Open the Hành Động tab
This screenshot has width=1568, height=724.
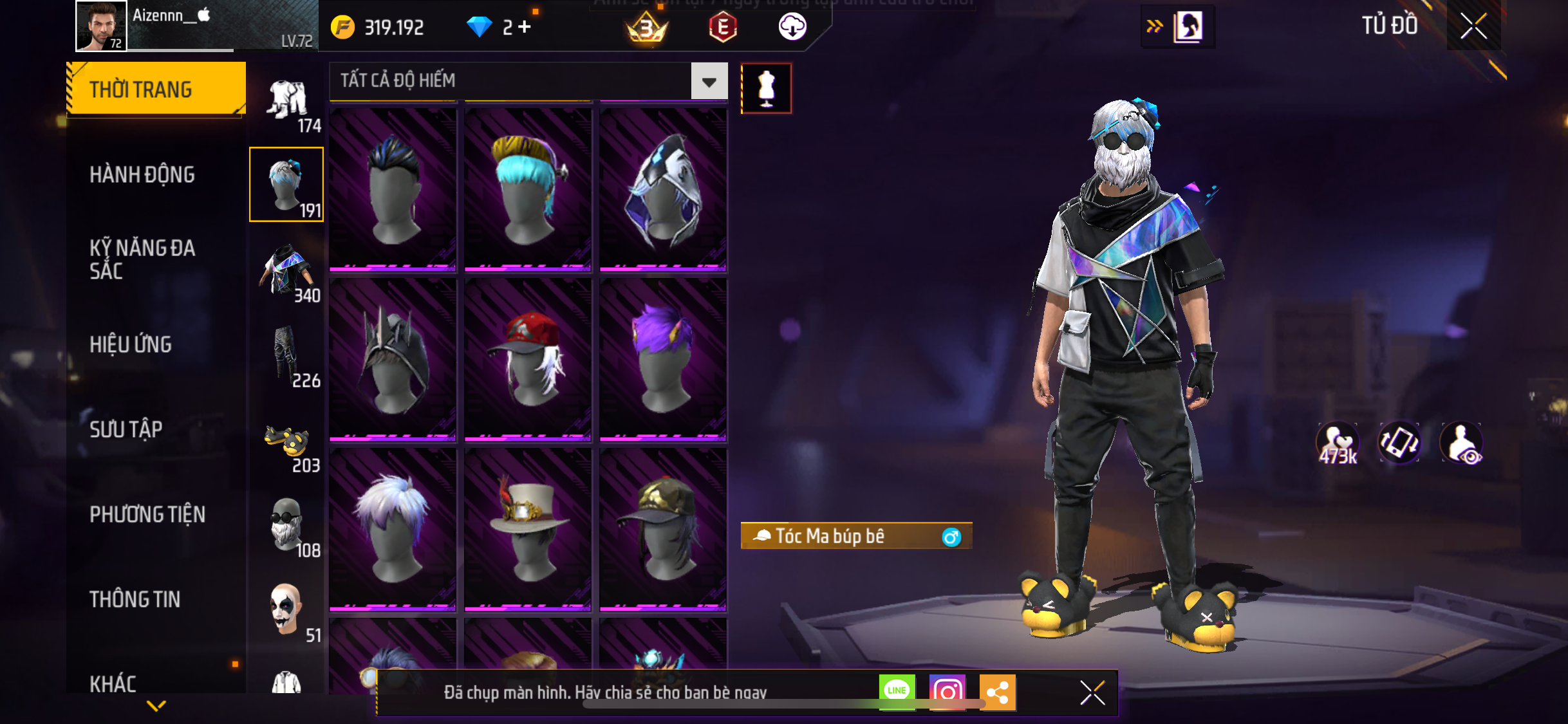point(142,174)
